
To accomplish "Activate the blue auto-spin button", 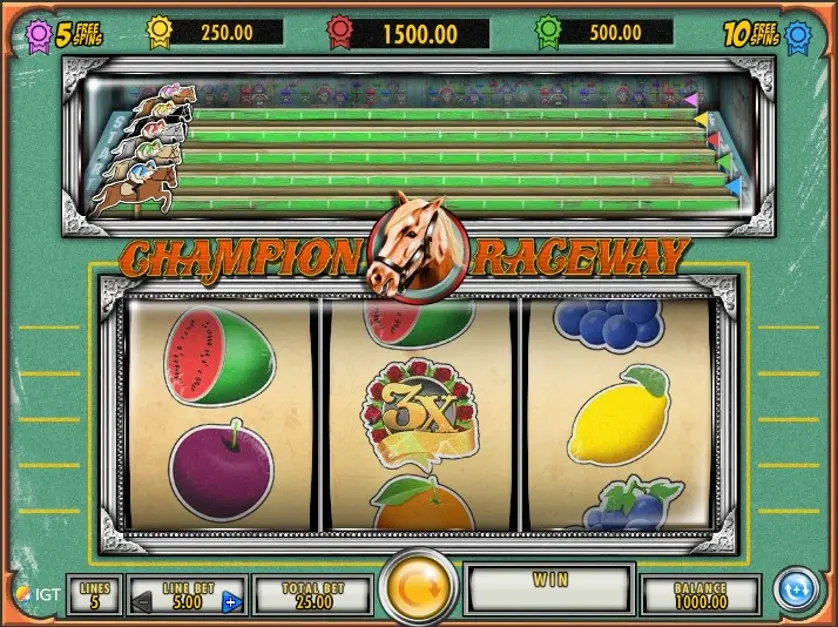I will click(797, 589).
